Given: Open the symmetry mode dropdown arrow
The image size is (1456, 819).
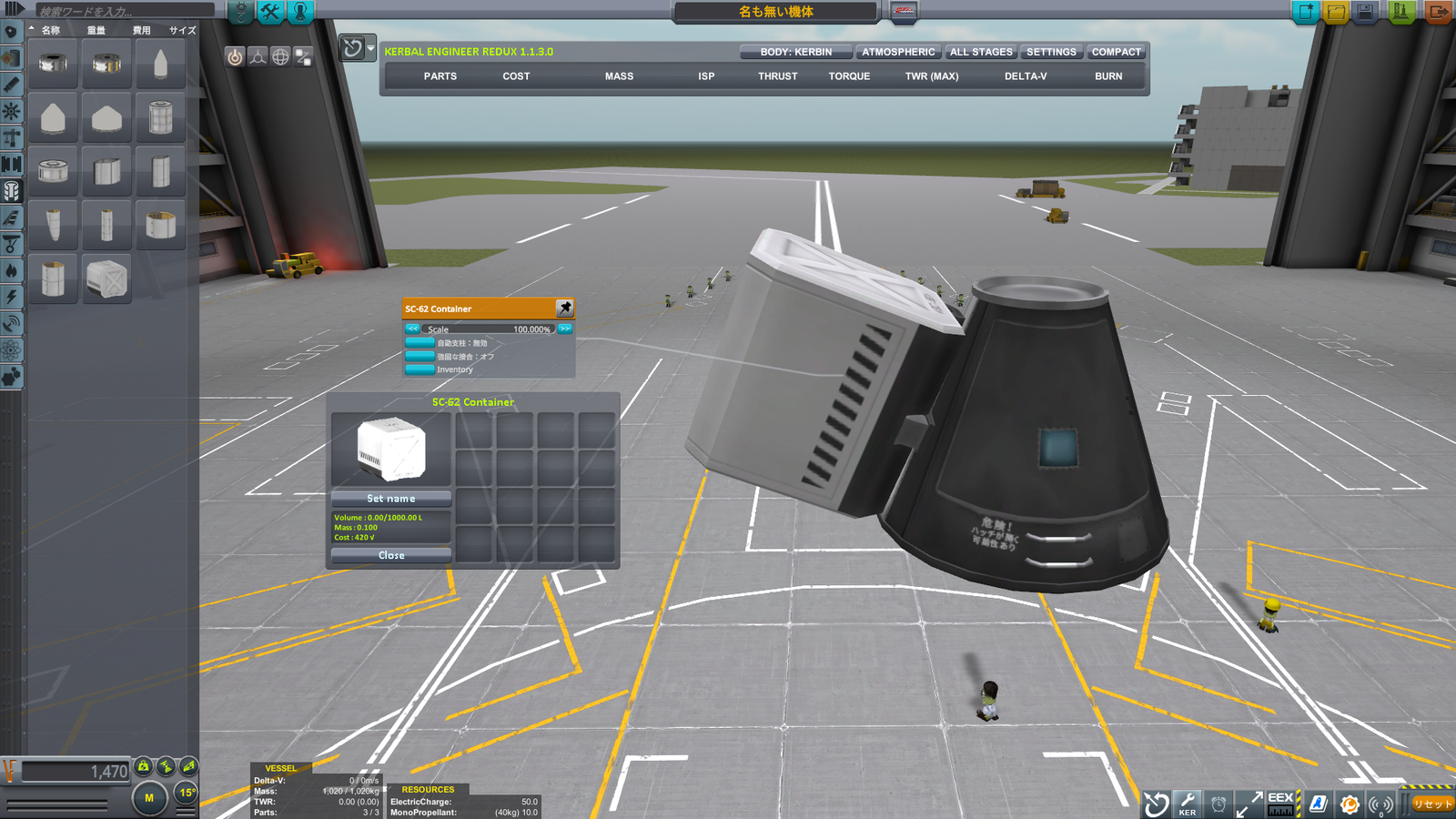Looking at the screenshot, I should pyautogui.click(x=369, y=47).
